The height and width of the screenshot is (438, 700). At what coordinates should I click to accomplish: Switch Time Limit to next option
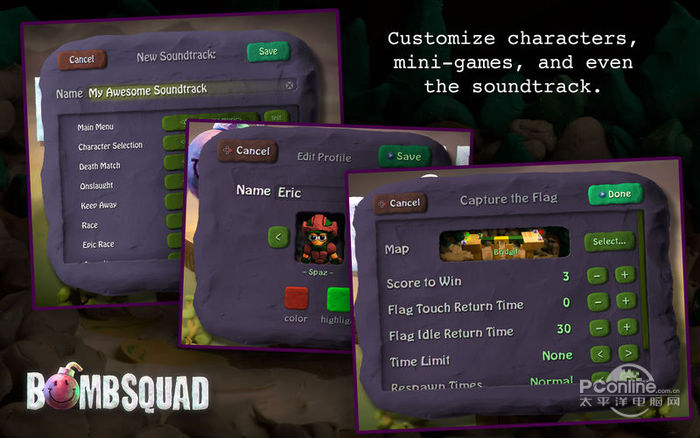point(627,353)
